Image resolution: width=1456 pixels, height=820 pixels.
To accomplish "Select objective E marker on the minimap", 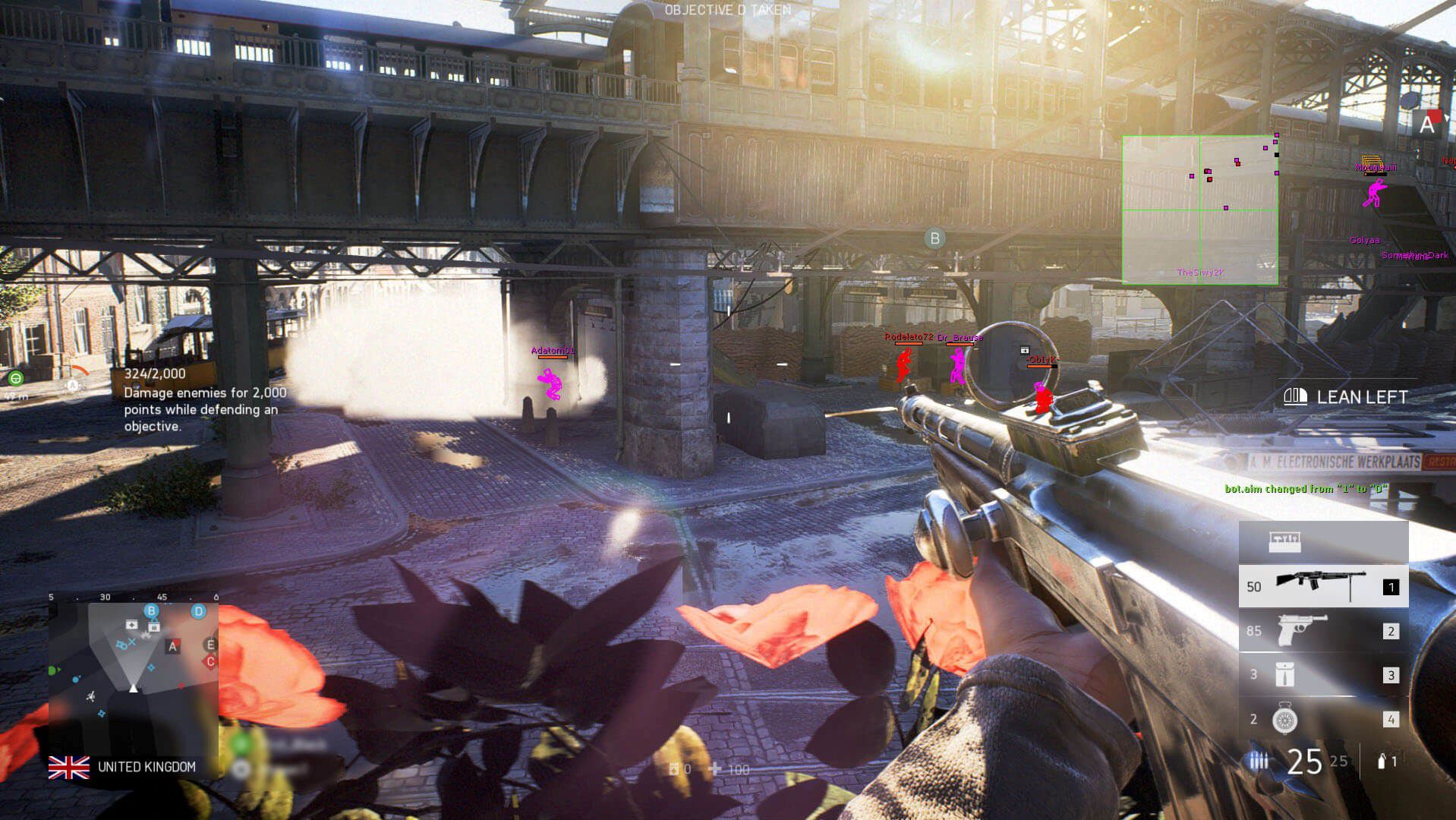I will [x=210, y=645].
